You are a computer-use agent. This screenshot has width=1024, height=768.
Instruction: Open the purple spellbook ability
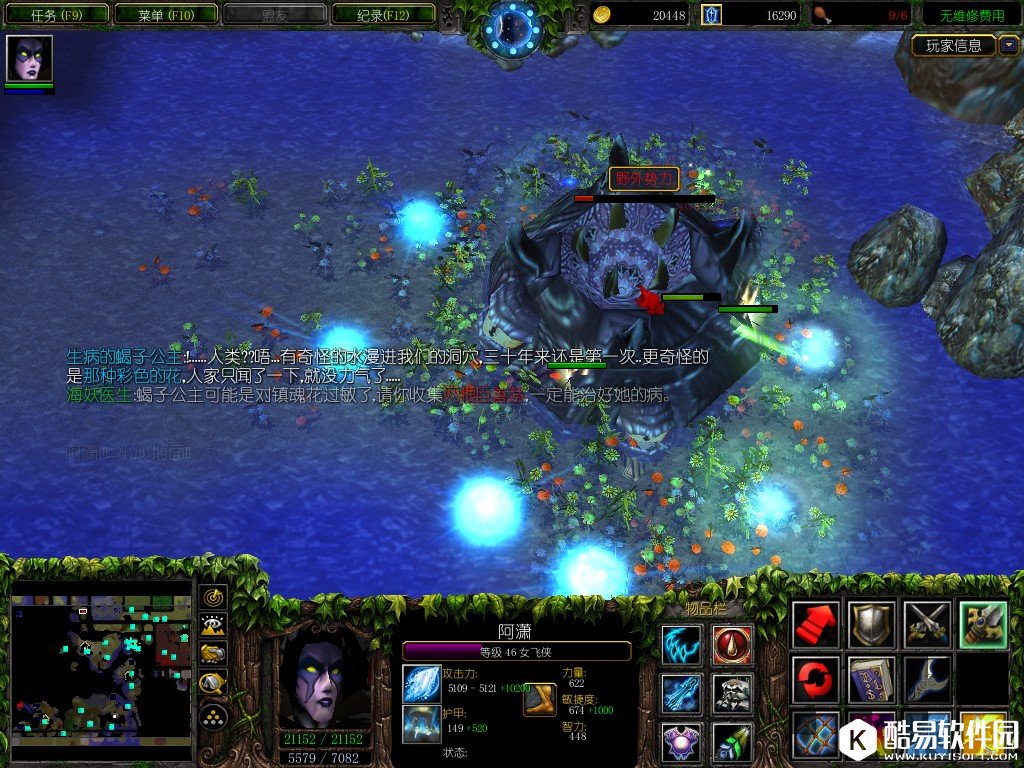(x=870, y=680)
